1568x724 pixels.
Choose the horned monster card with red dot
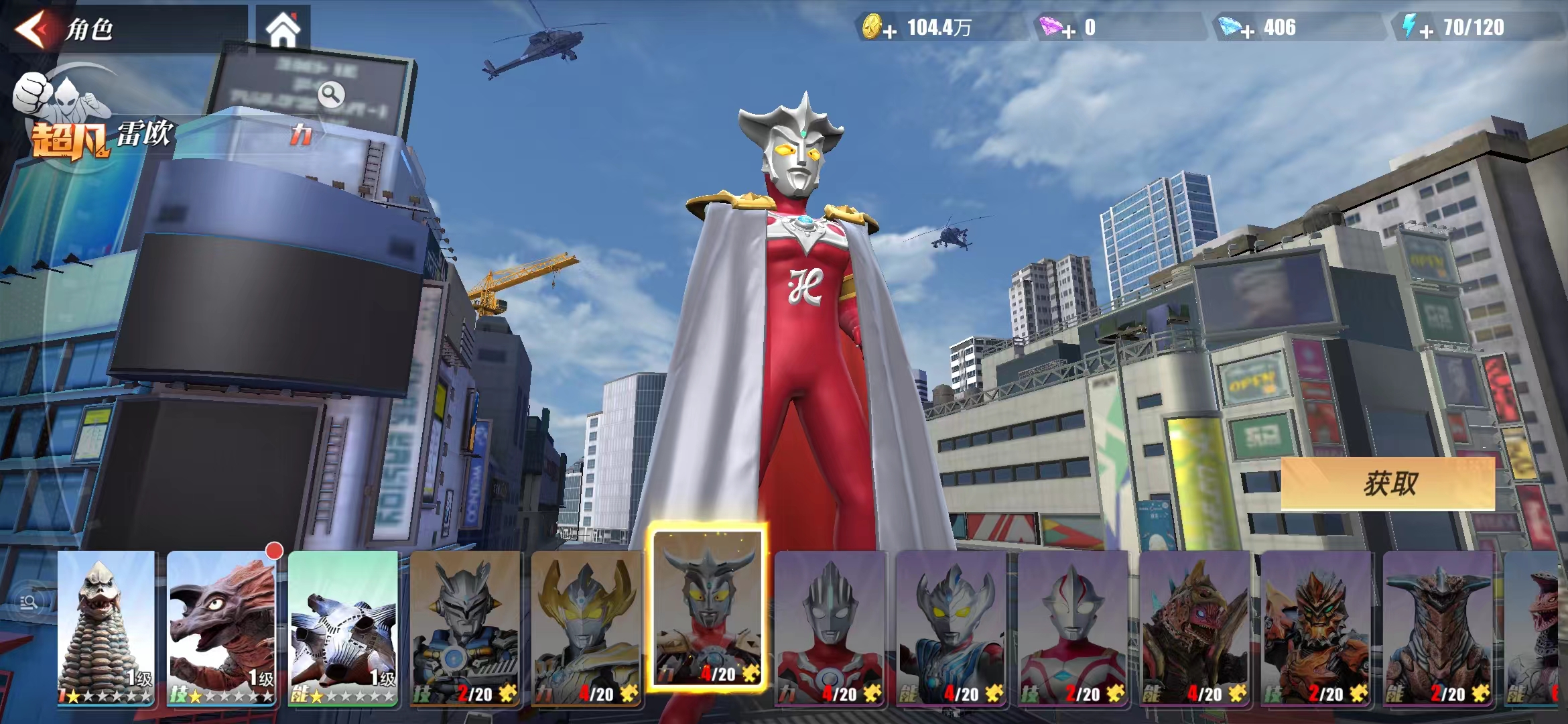coord(221,627)
